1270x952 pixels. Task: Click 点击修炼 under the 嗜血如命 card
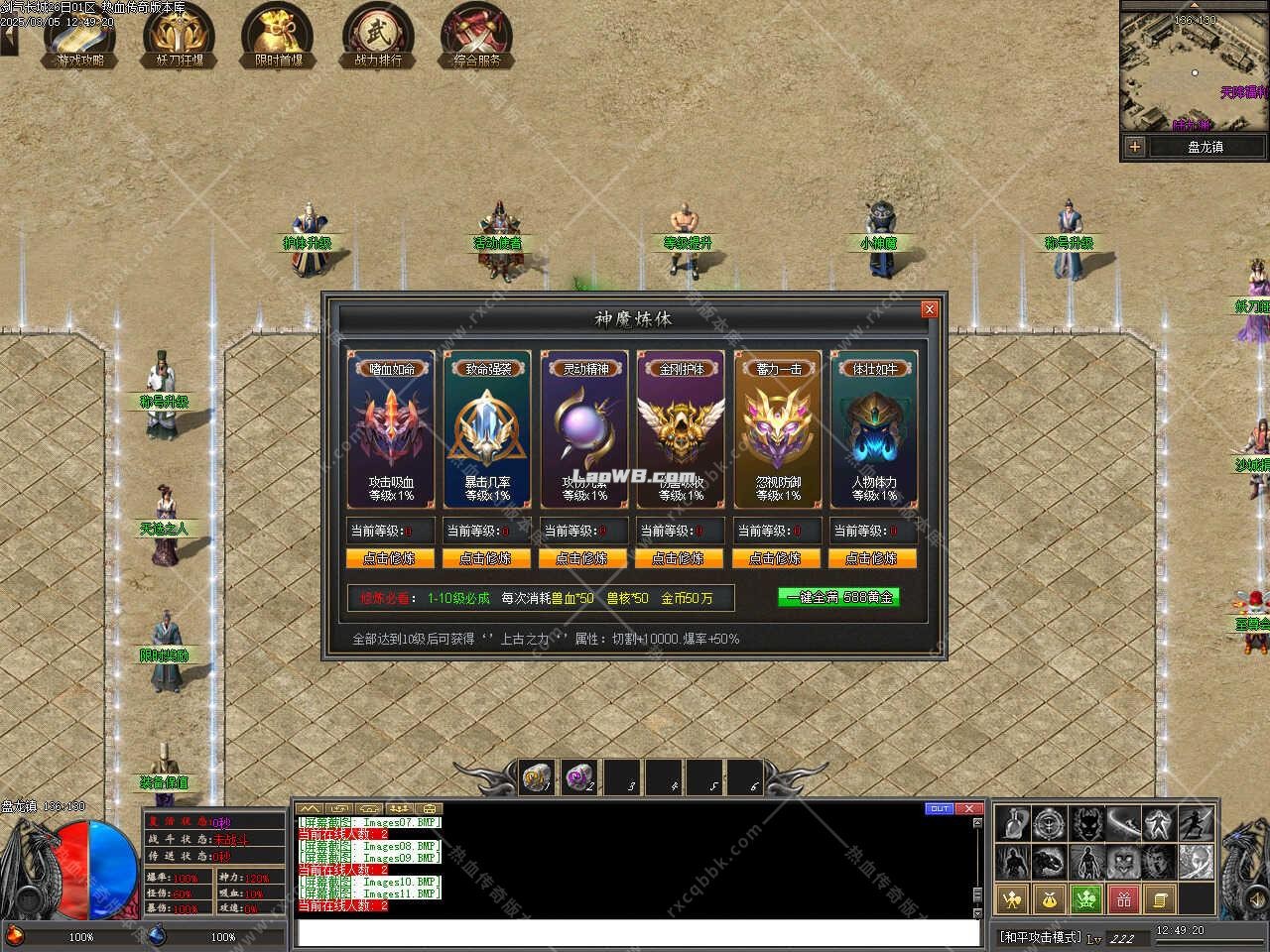pyautogui.click(x=389, y=558)
